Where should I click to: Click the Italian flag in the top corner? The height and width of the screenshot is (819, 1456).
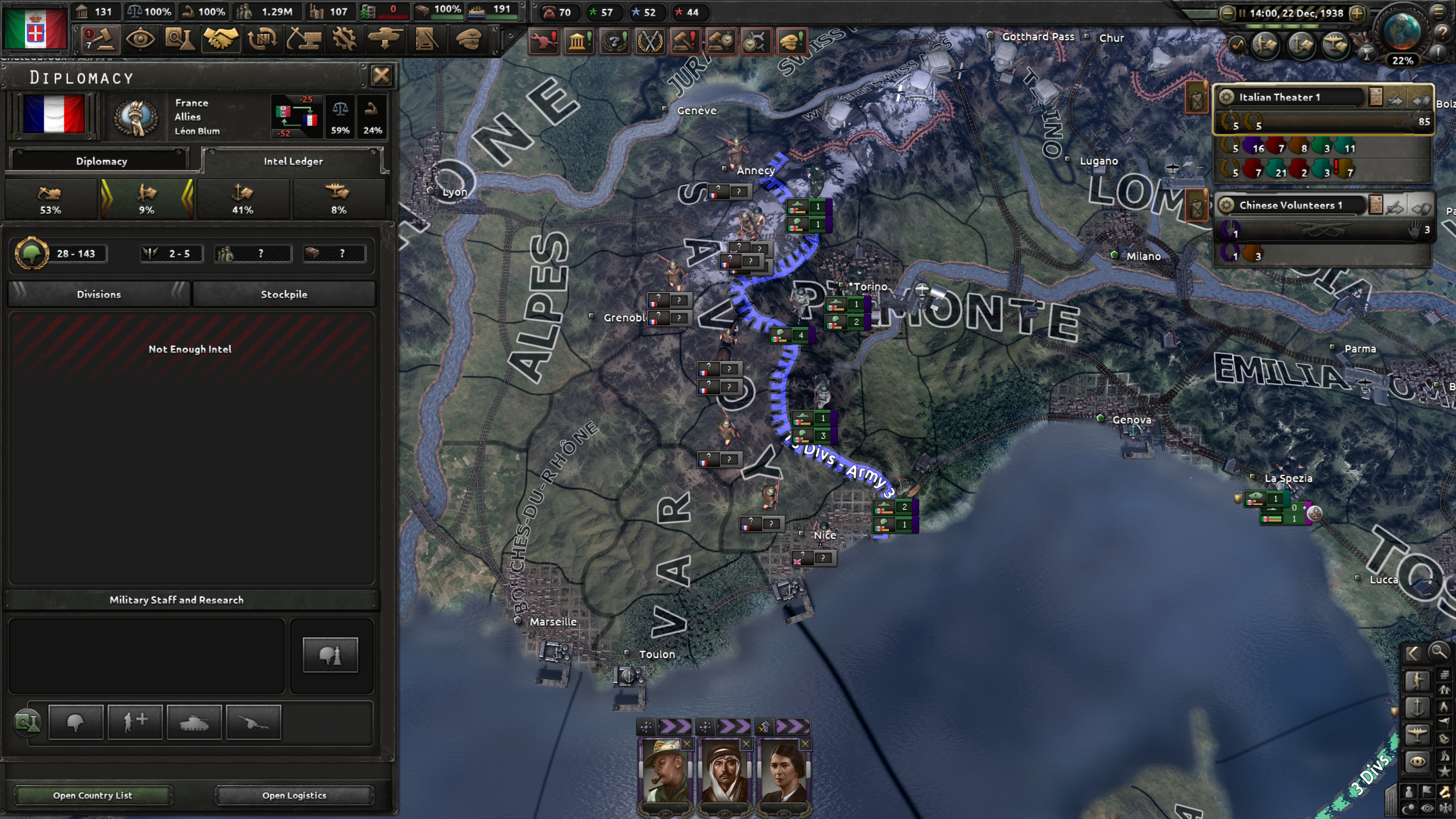[35, 28]
